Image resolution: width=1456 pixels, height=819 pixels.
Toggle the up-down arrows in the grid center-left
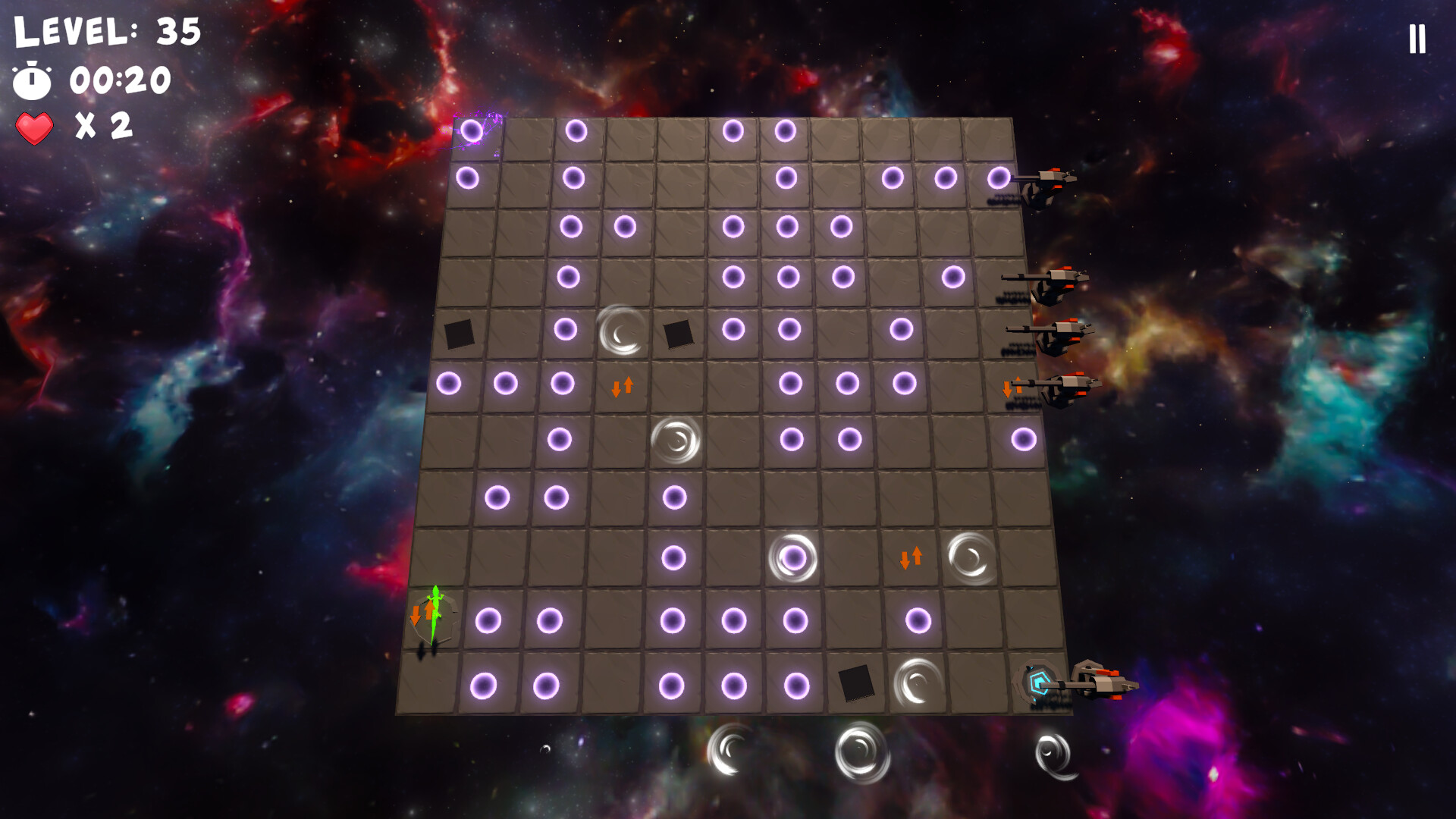620,388
